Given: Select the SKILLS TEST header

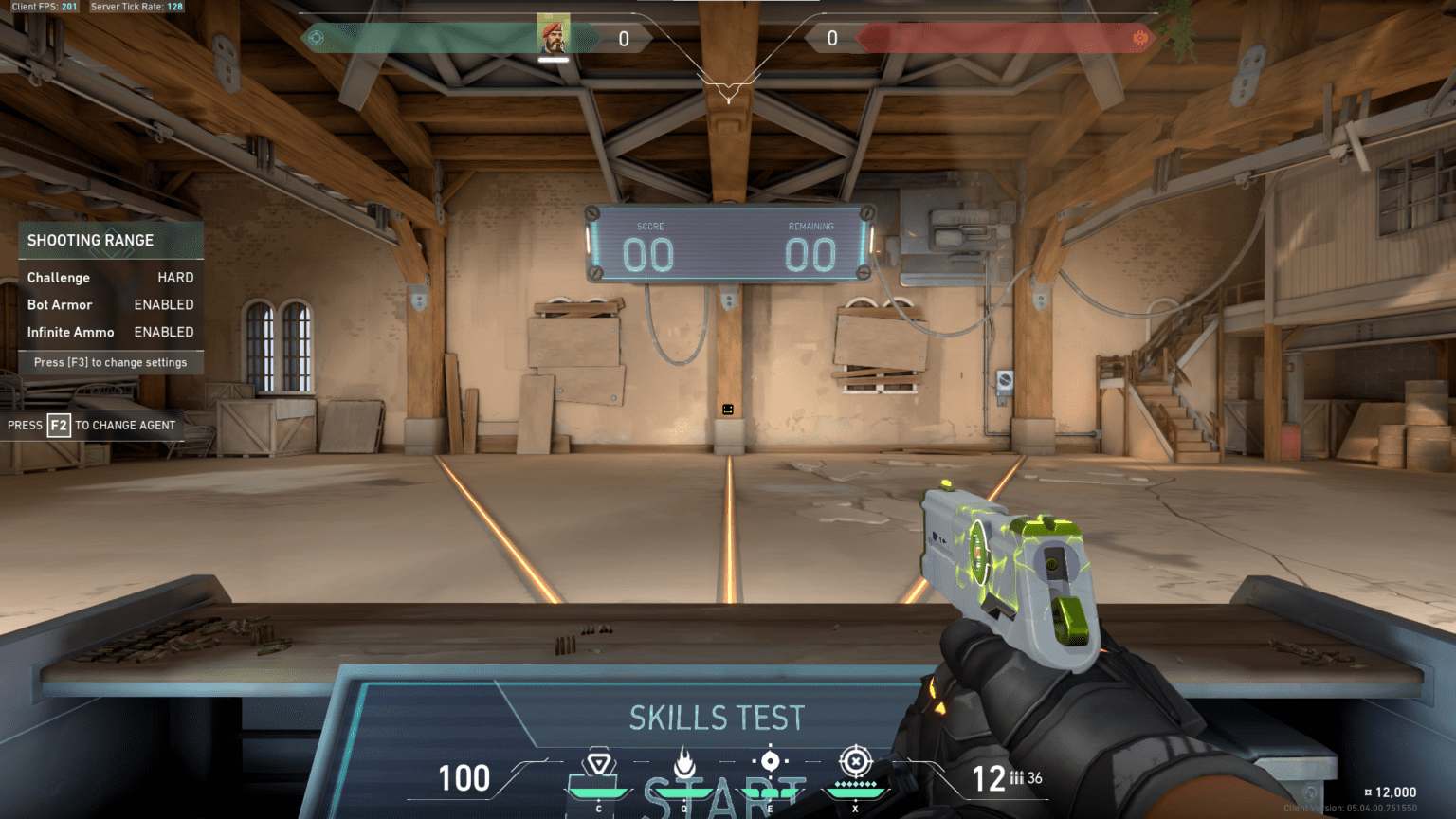Looking at the screenshot, I should [x=718, y=718].
